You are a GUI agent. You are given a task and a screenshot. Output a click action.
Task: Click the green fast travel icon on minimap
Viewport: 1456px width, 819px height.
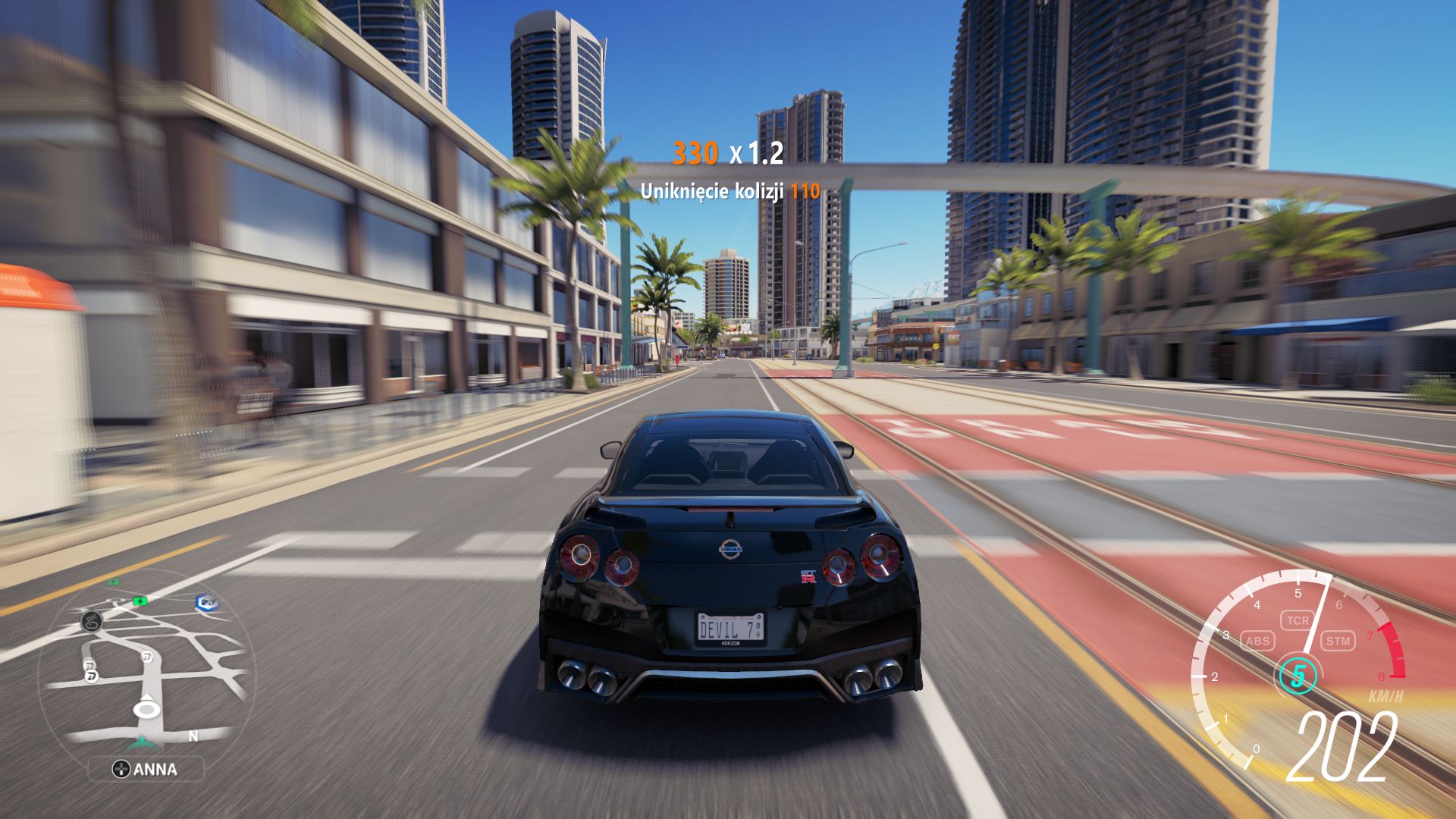tap(139, 601)
